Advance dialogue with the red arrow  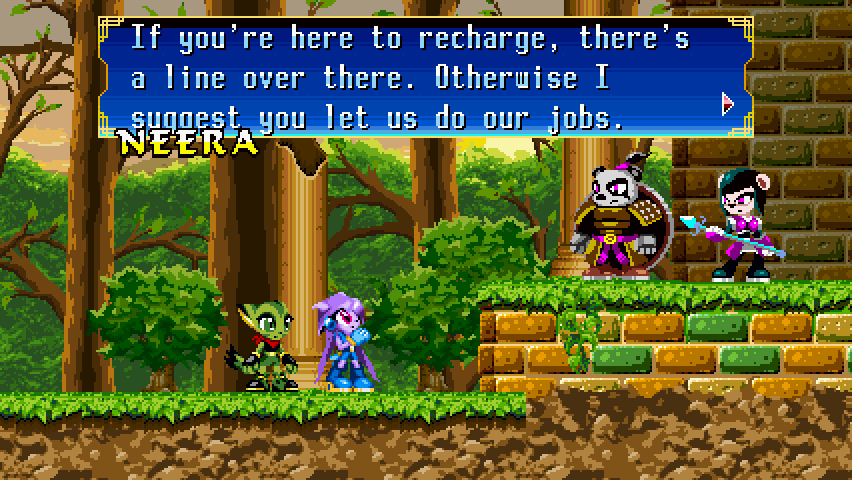click(x=727, y=103)
